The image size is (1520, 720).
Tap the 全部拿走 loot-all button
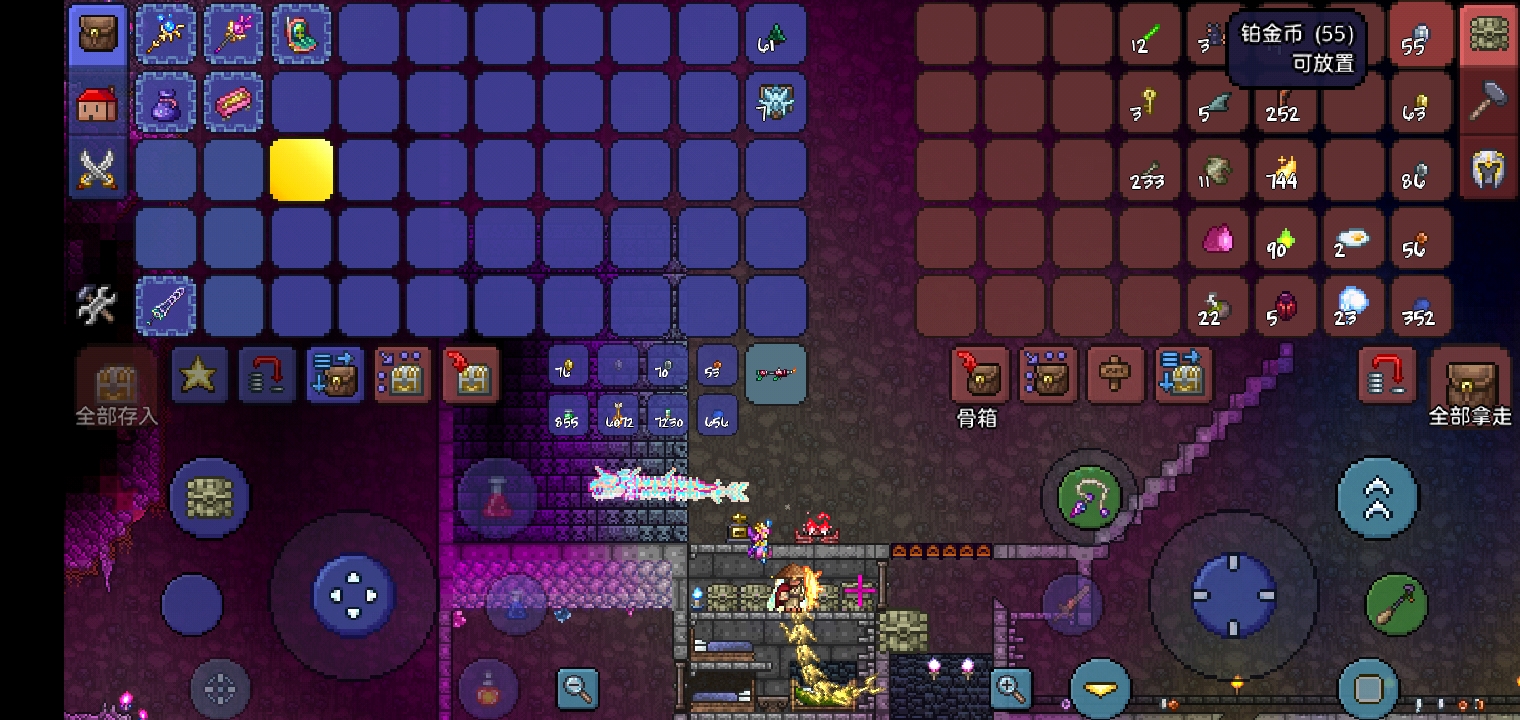pos(1470,385)
